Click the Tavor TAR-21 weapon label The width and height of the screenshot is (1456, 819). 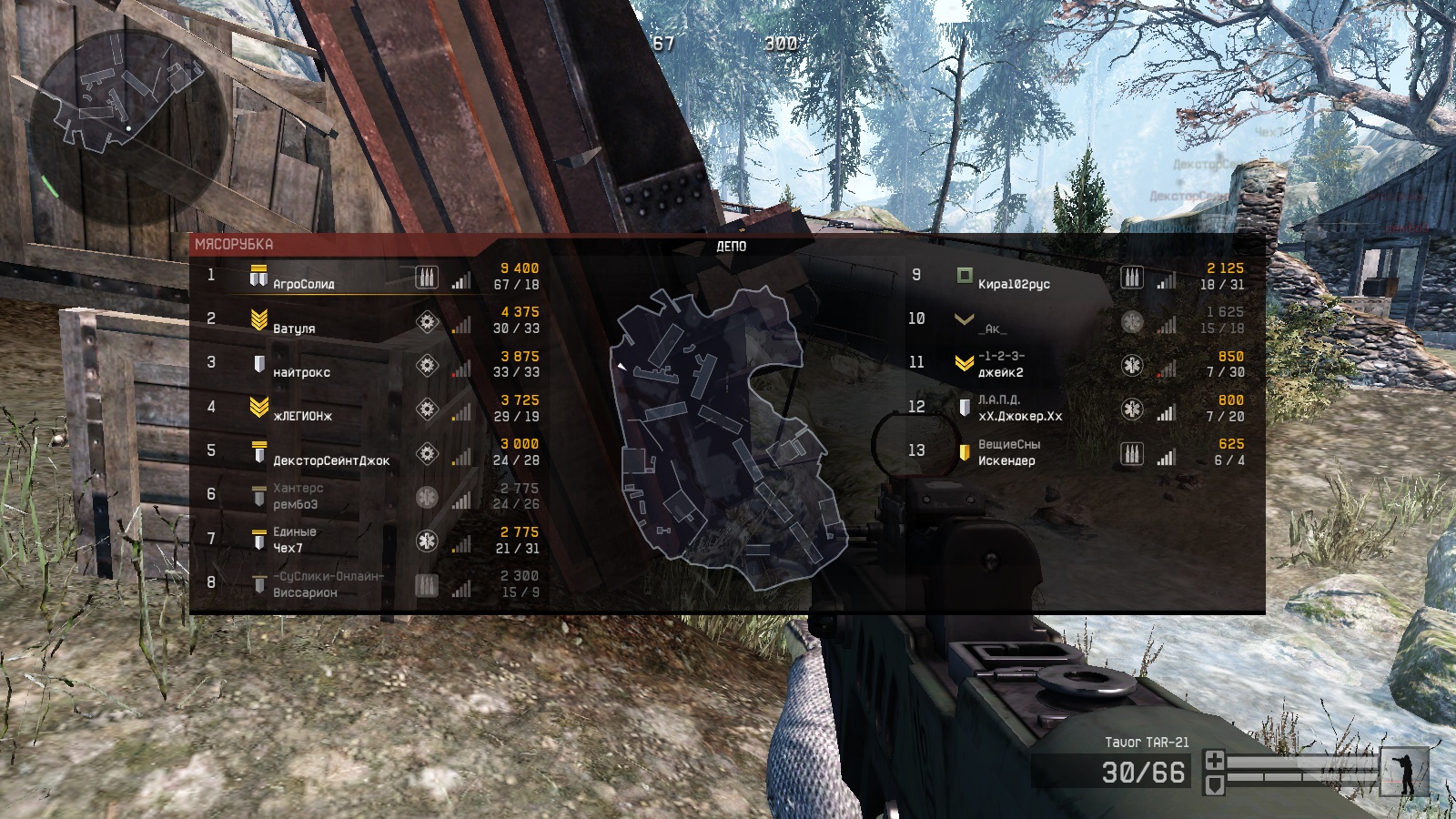click(x=1147, y=743)
